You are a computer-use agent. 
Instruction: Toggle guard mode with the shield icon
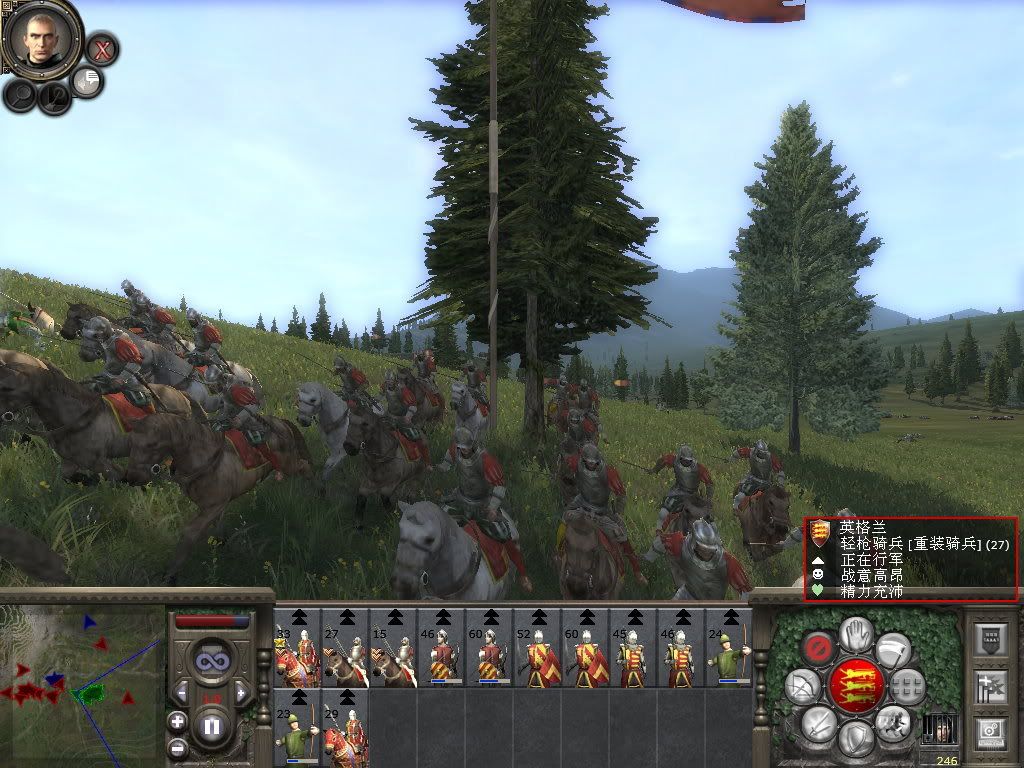click(x=853, y=740)
